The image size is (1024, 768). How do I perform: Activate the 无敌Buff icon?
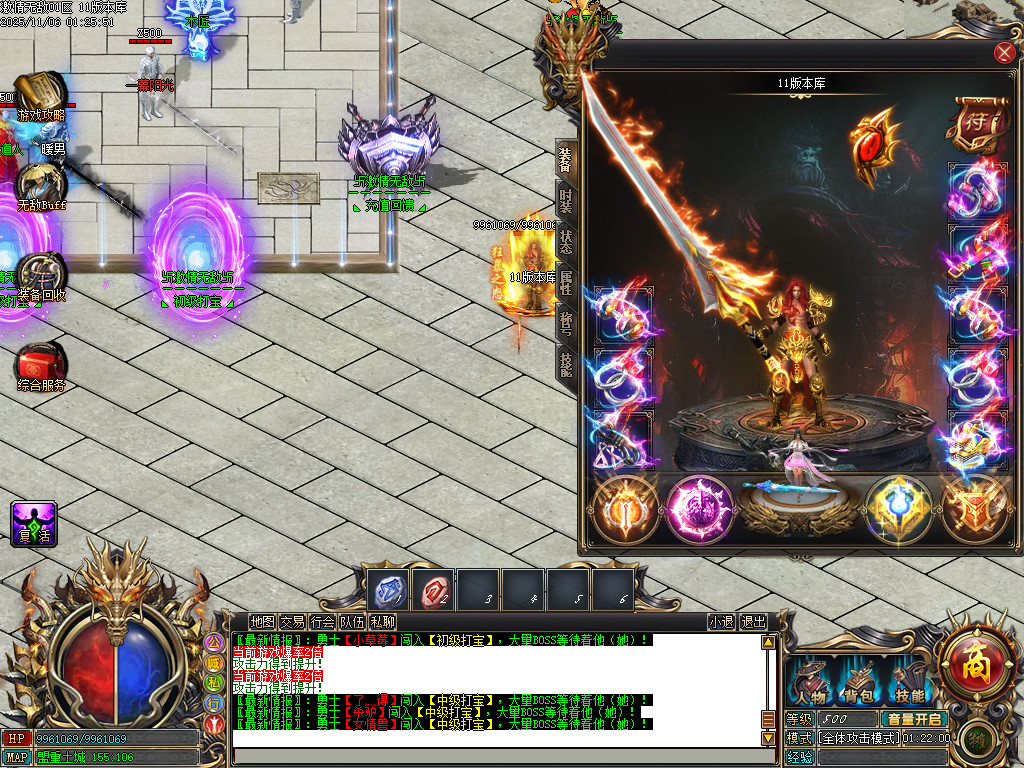pyautogui.click(x=40, y=185)
